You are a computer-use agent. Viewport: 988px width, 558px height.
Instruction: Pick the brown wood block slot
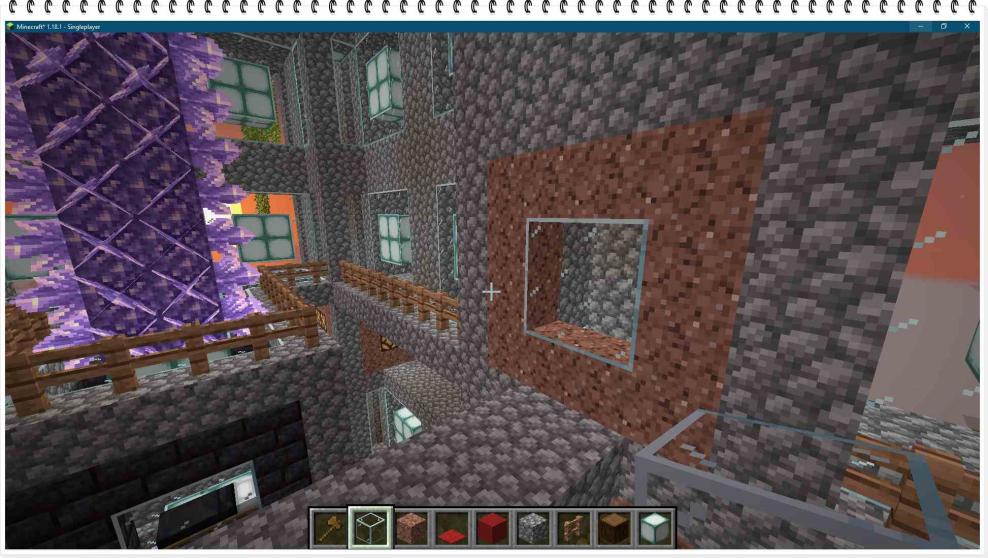coord(614,527)
